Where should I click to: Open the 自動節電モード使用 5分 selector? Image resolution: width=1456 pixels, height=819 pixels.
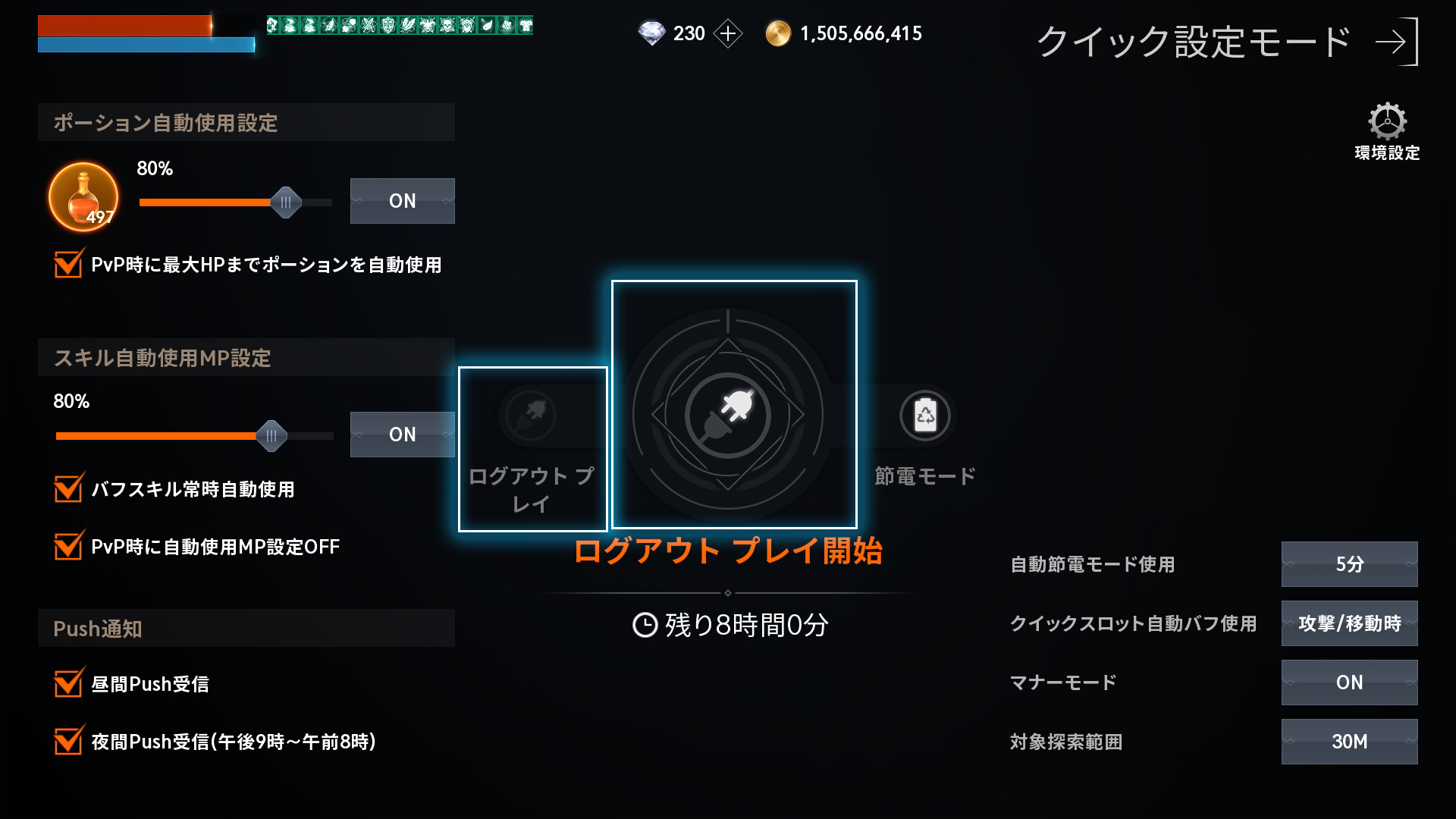coord(1349,566)
